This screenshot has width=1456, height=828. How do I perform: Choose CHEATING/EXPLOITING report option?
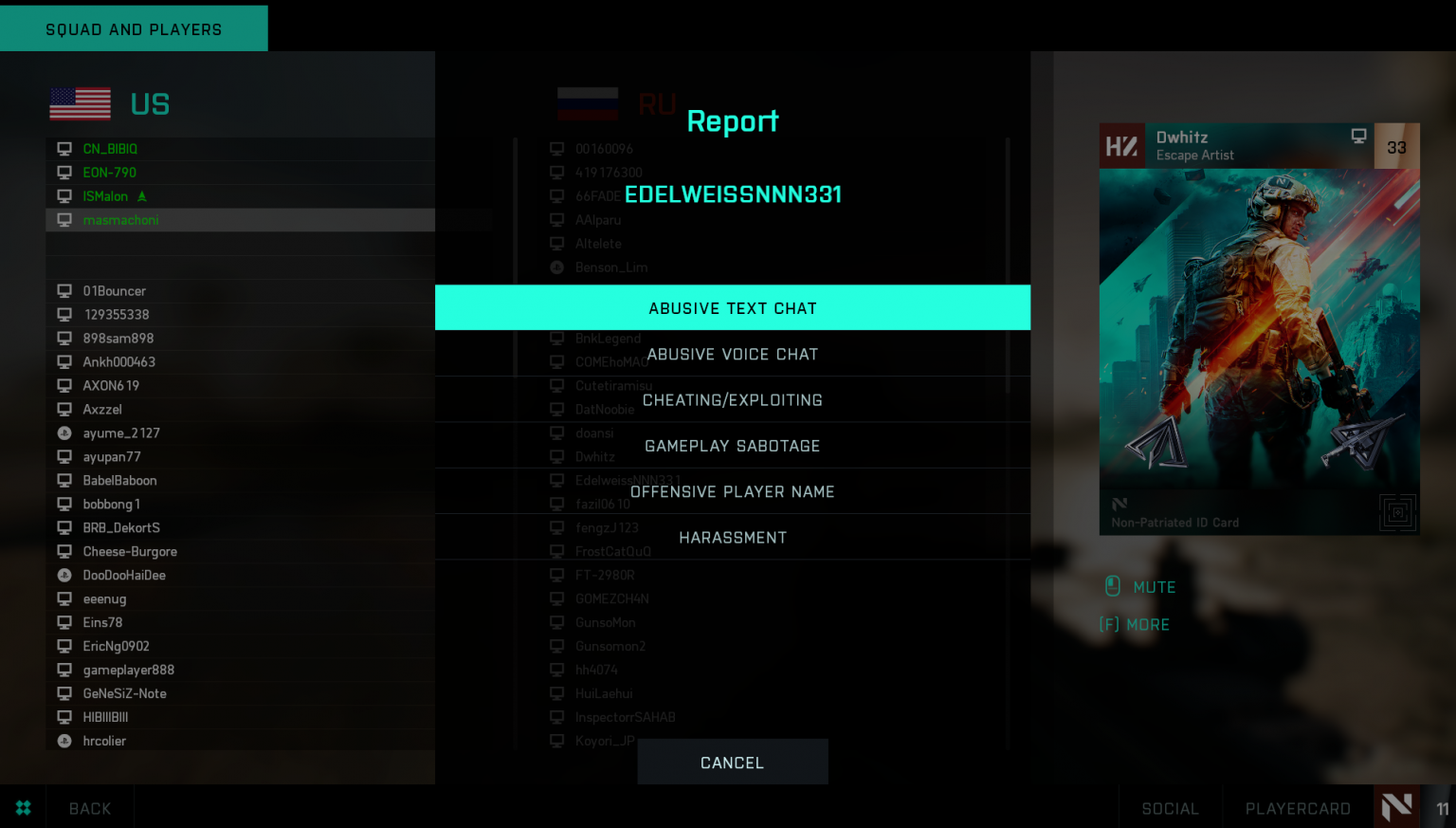coord(732,399)
